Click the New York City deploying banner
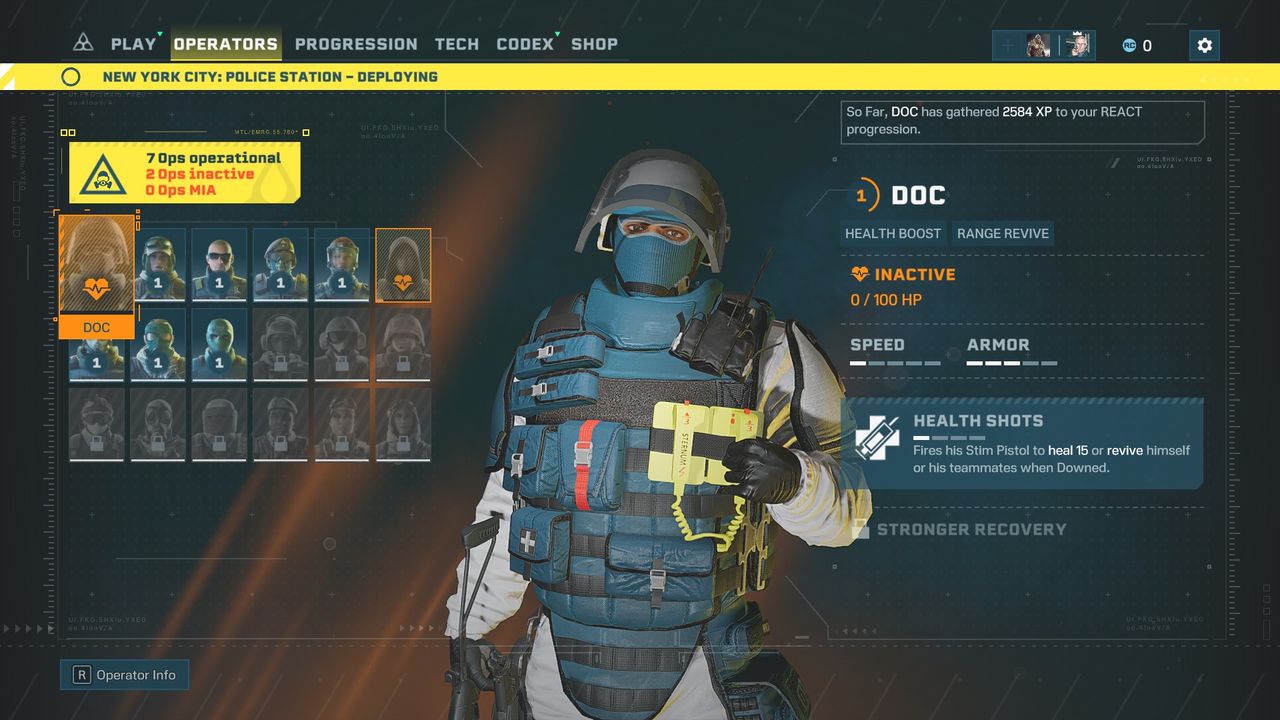 tap(270, 77)
